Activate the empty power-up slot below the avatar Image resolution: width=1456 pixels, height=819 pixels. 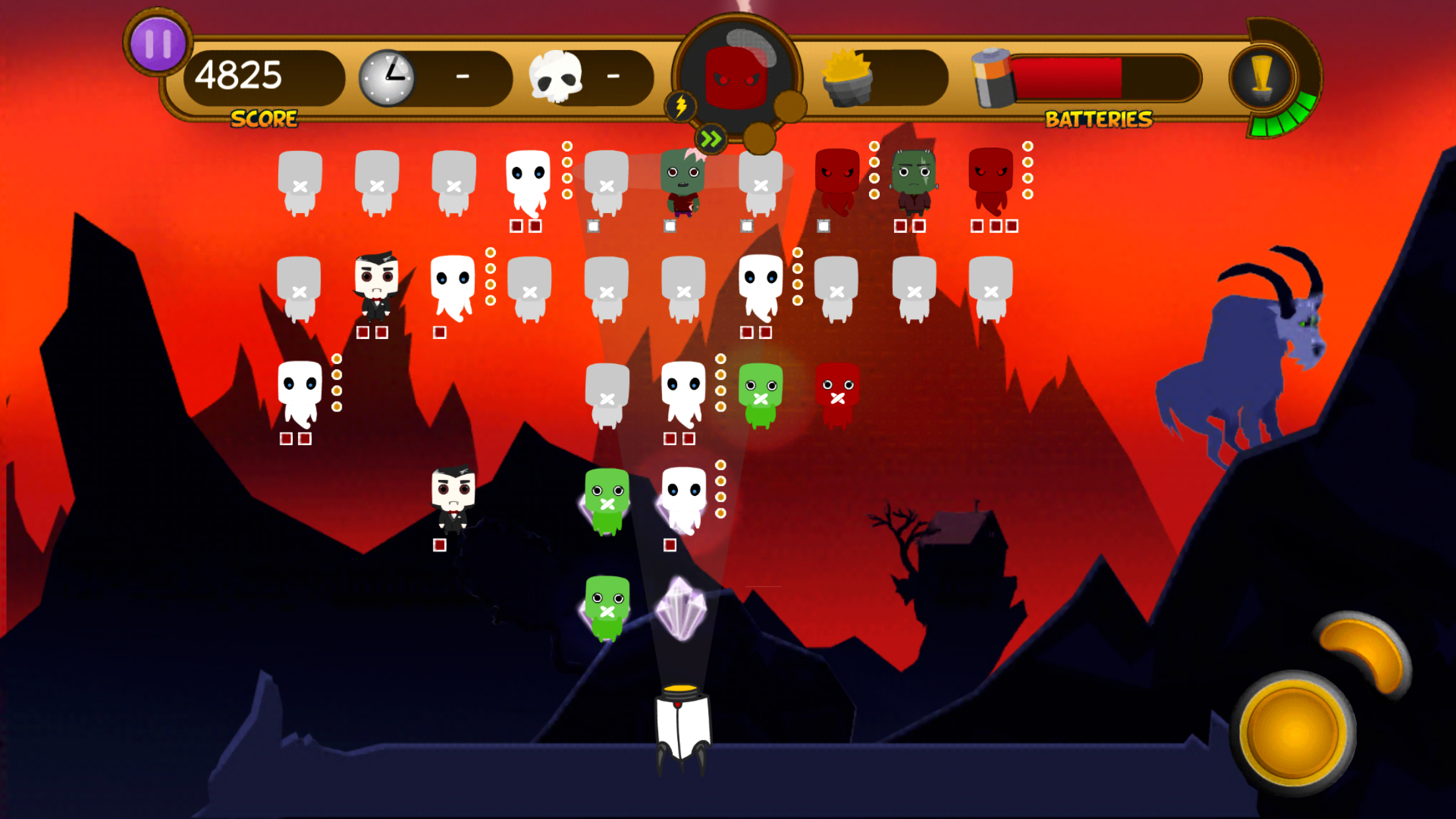[760, 138]
